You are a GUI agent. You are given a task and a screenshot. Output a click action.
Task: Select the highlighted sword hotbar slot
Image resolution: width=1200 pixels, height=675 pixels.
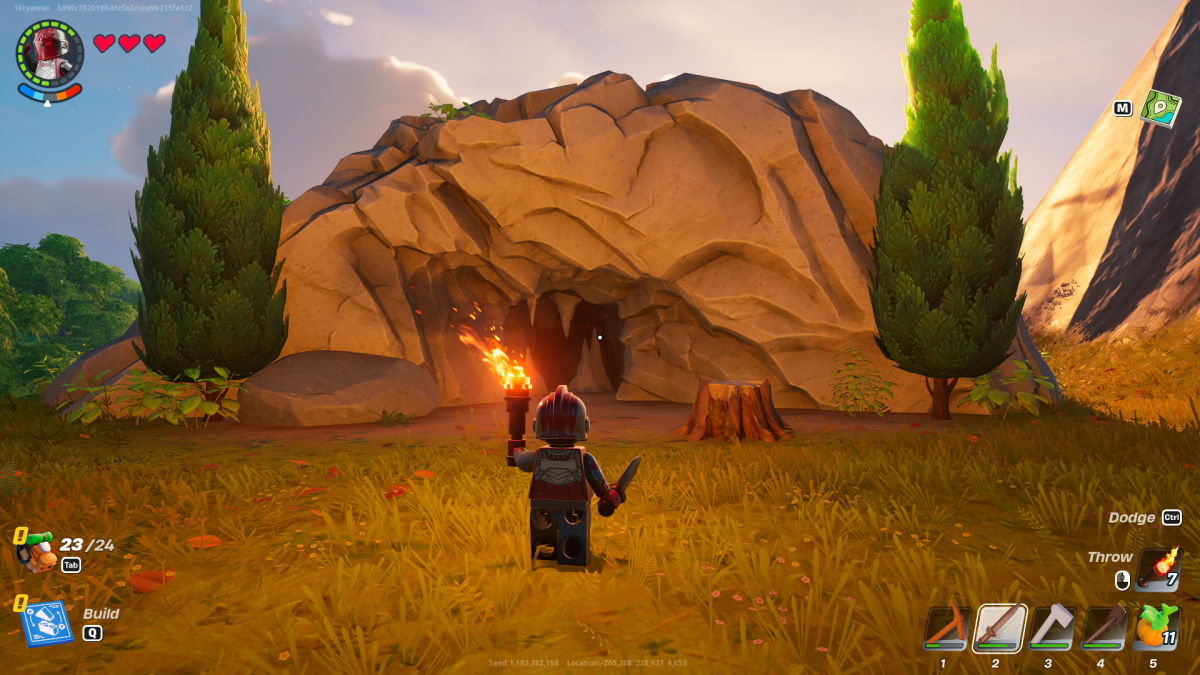[x=999, y=628]
